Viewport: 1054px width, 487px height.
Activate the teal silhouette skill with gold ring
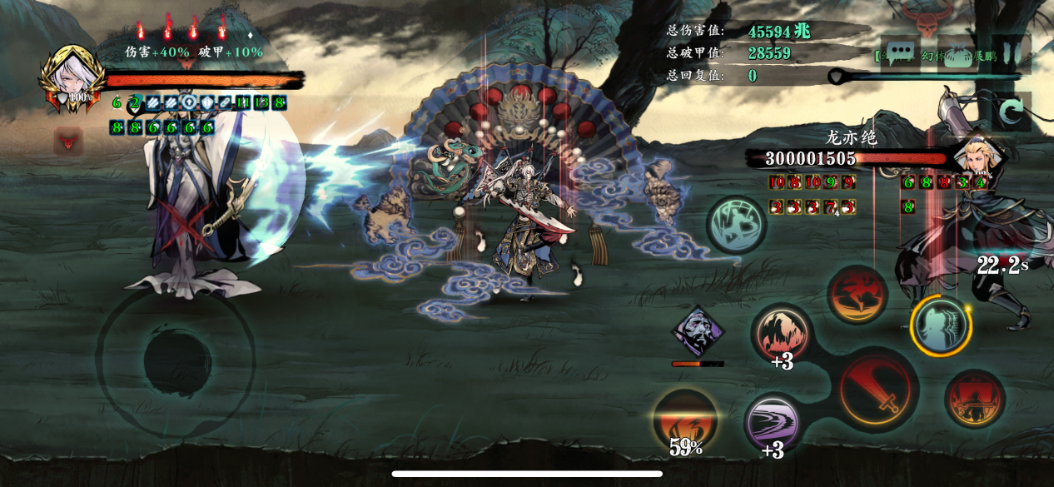coord(940,324)
